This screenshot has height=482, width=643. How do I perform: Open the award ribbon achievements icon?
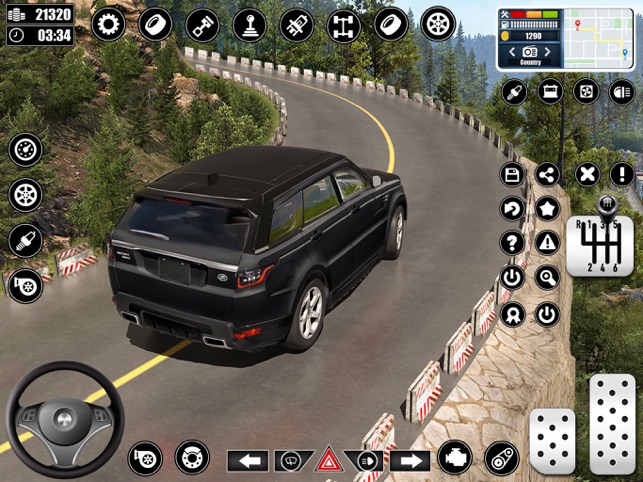click(512, 315)
